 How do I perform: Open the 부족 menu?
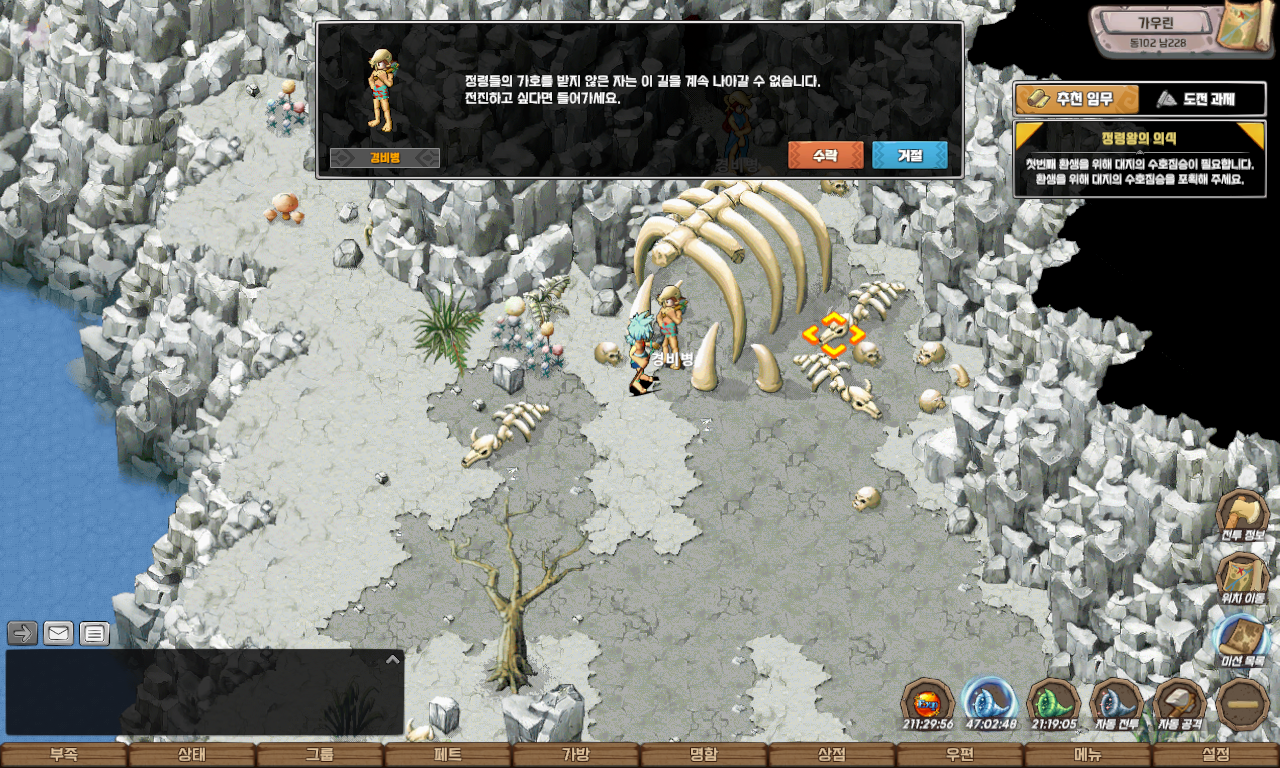tap(64, 755)
